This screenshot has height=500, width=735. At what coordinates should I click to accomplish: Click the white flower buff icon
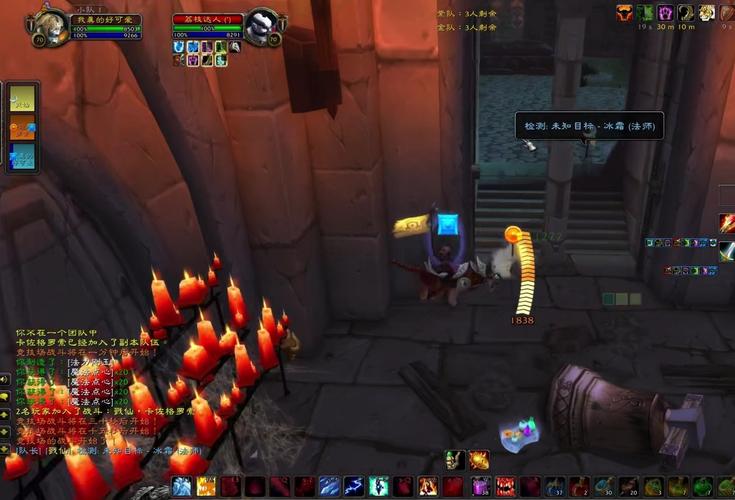[x=707, y=12]
